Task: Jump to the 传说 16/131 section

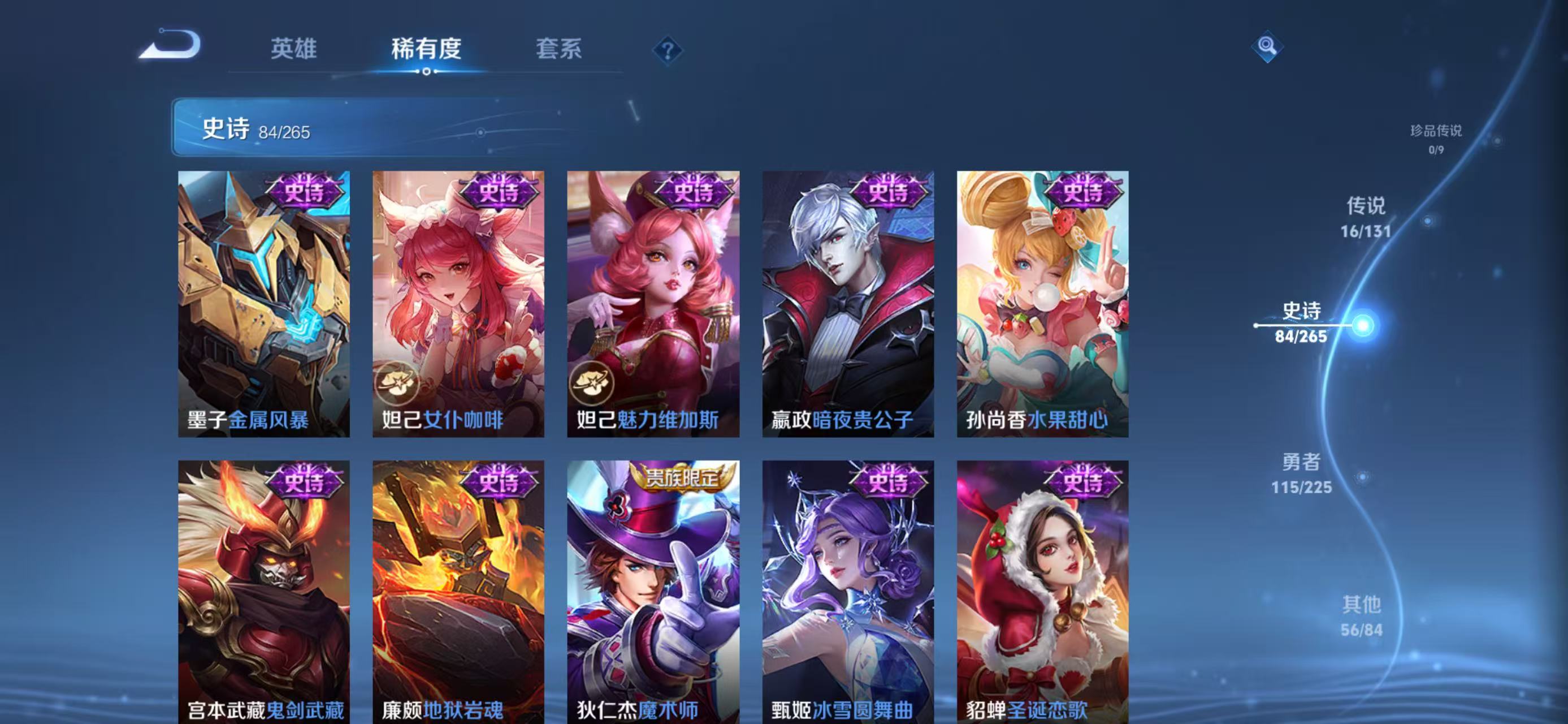Action: (1365, 217)
